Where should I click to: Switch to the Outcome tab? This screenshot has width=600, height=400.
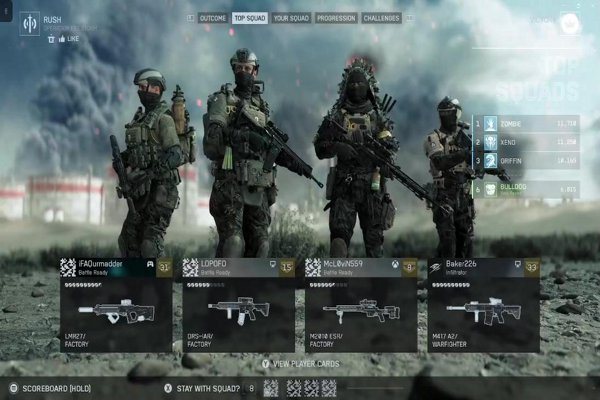click(212, 18)
